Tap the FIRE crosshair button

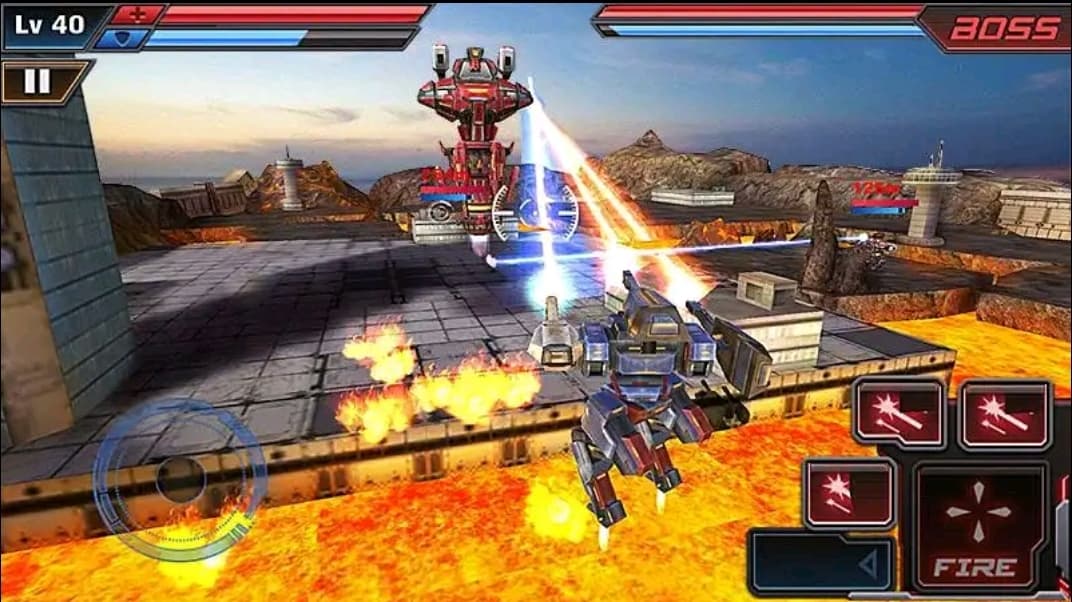click(979, 525)
